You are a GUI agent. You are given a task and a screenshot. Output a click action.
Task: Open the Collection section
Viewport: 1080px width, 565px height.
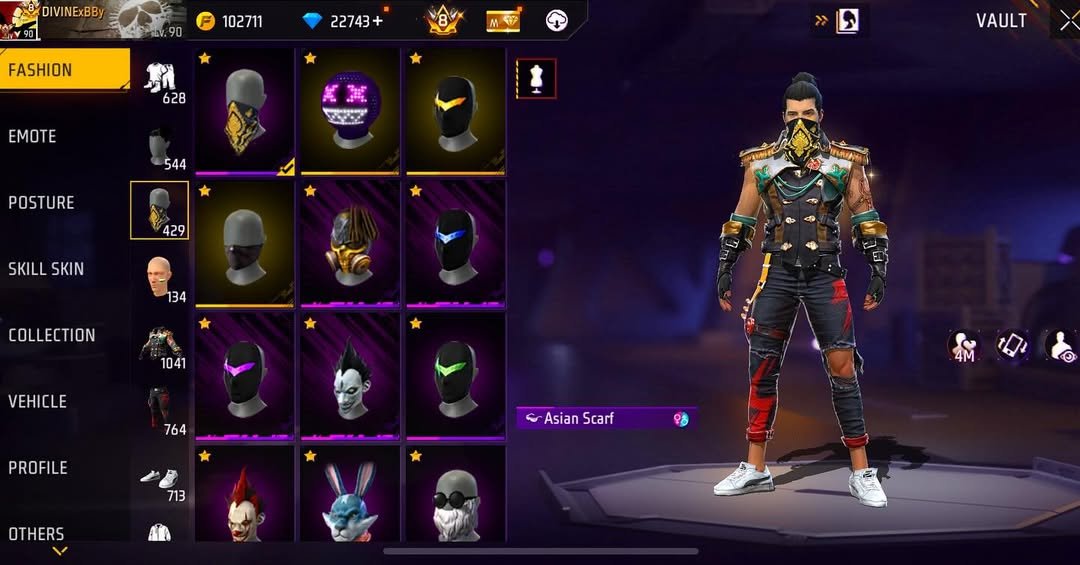(x=52, y=336)
